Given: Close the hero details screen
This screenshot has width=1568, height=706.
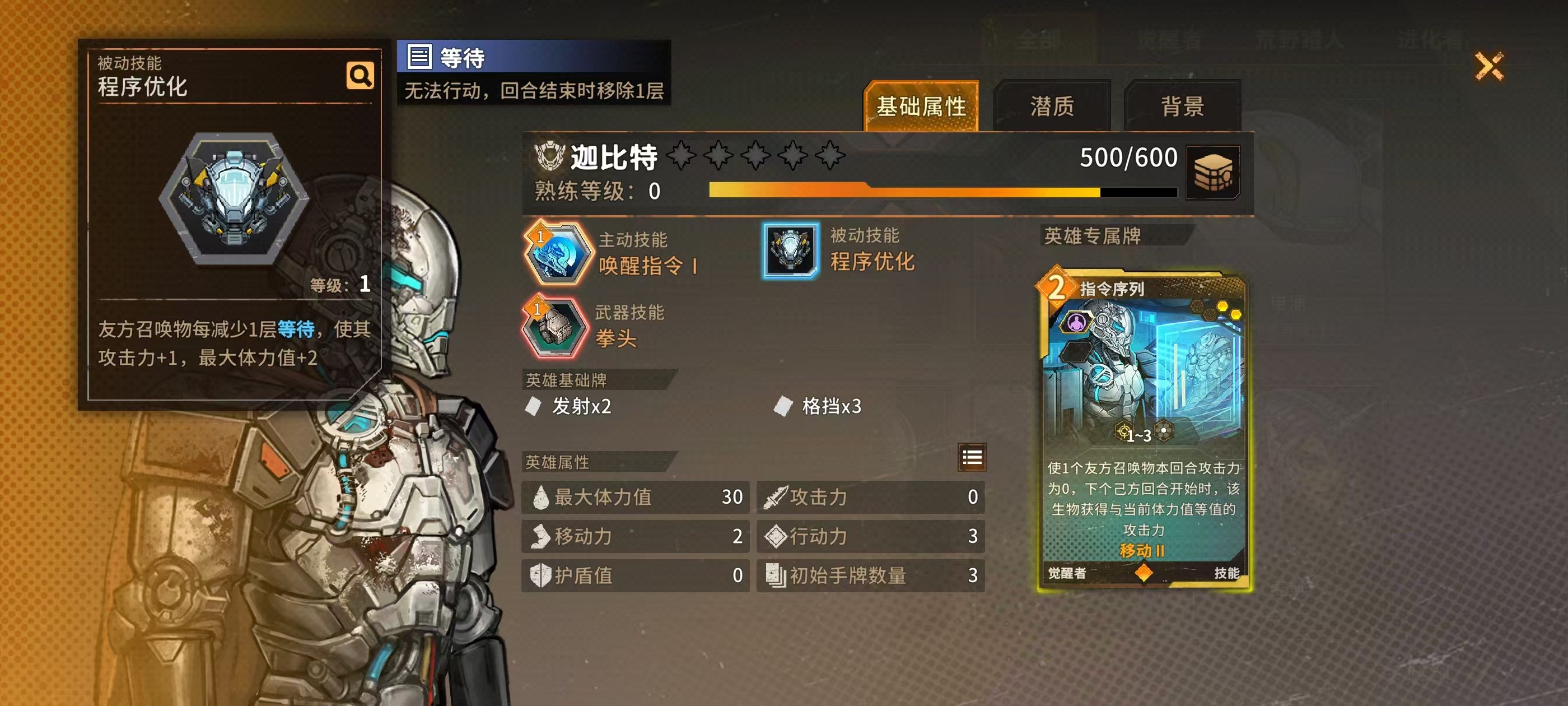Looking at the screenshot, I should [1489, 66].
